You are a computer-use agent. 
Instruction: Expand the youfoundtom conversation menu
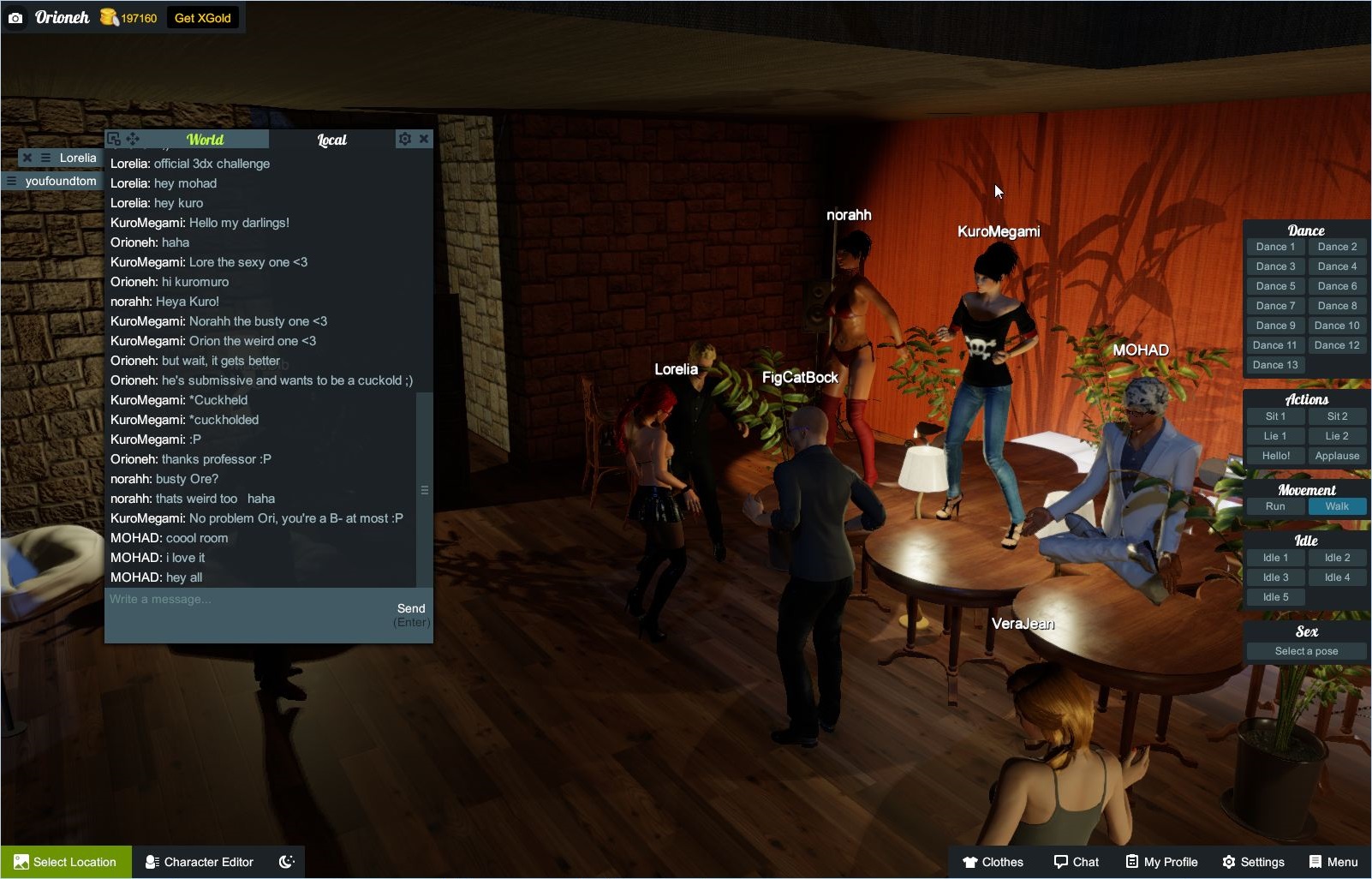(10, 180)
